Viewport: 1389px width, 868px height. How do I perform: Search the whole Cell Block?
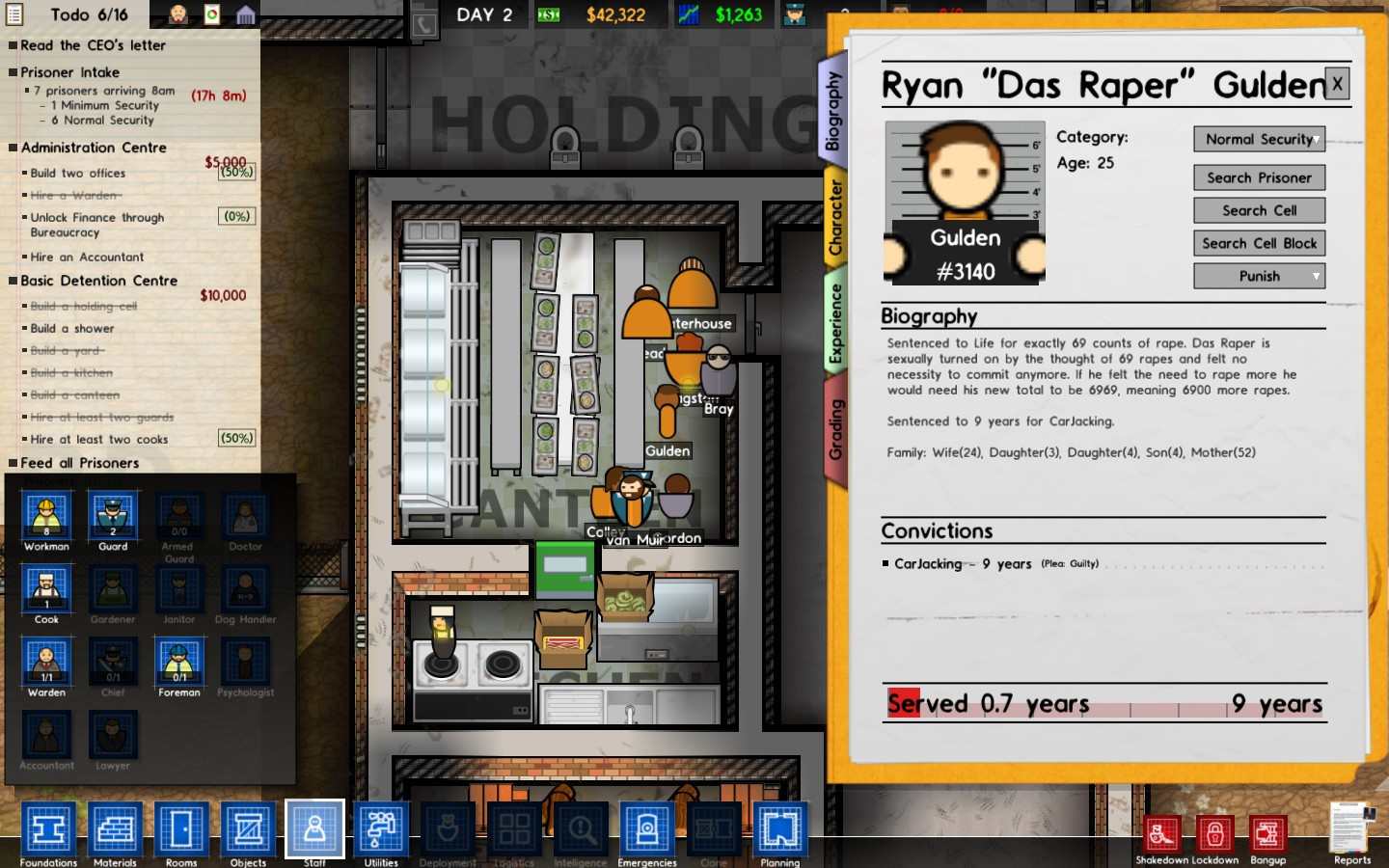pos(1259,243)
